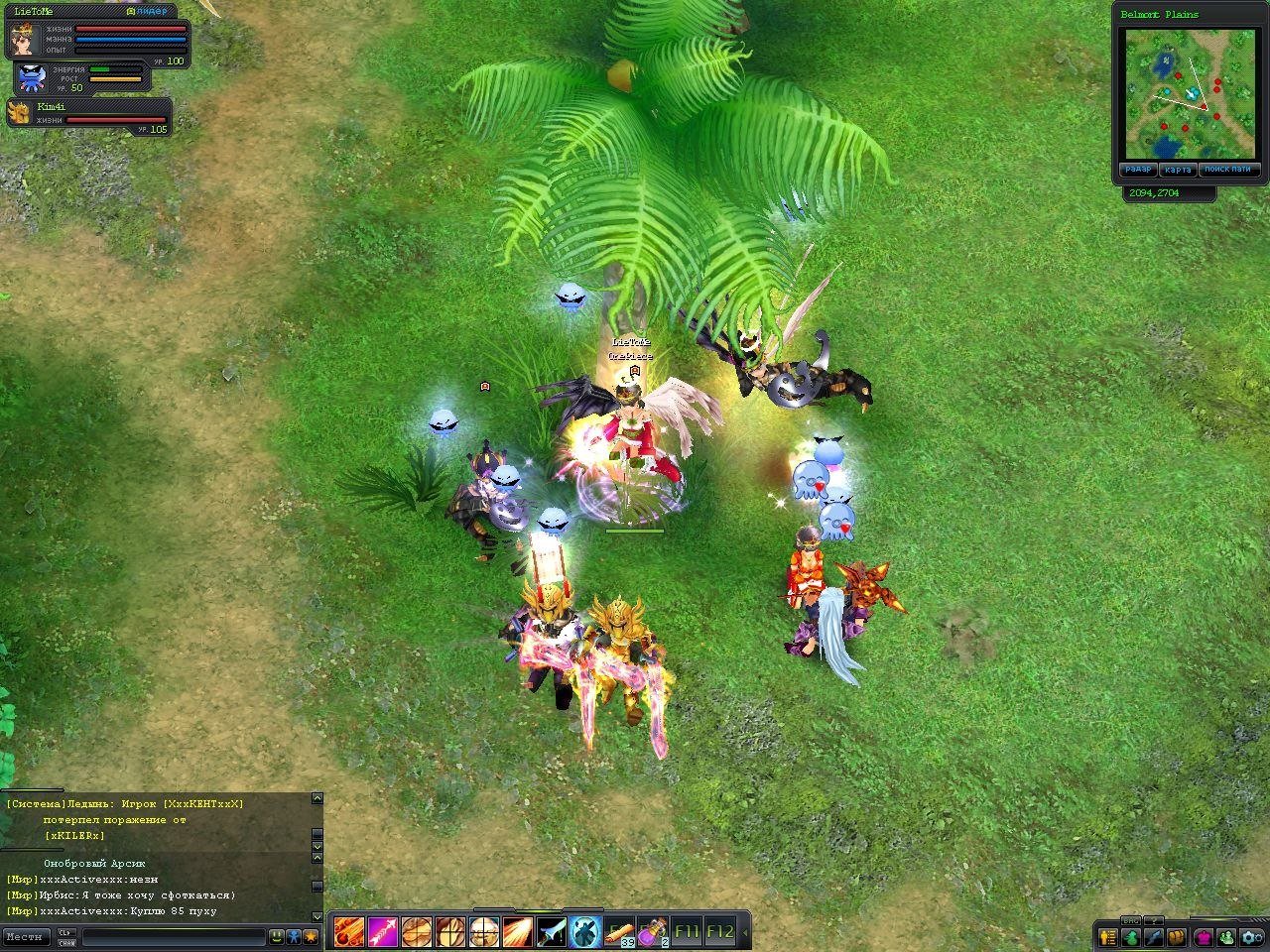Click the радар button under the minimap
Screen dimensions: 1270x952
(1137, 170)
